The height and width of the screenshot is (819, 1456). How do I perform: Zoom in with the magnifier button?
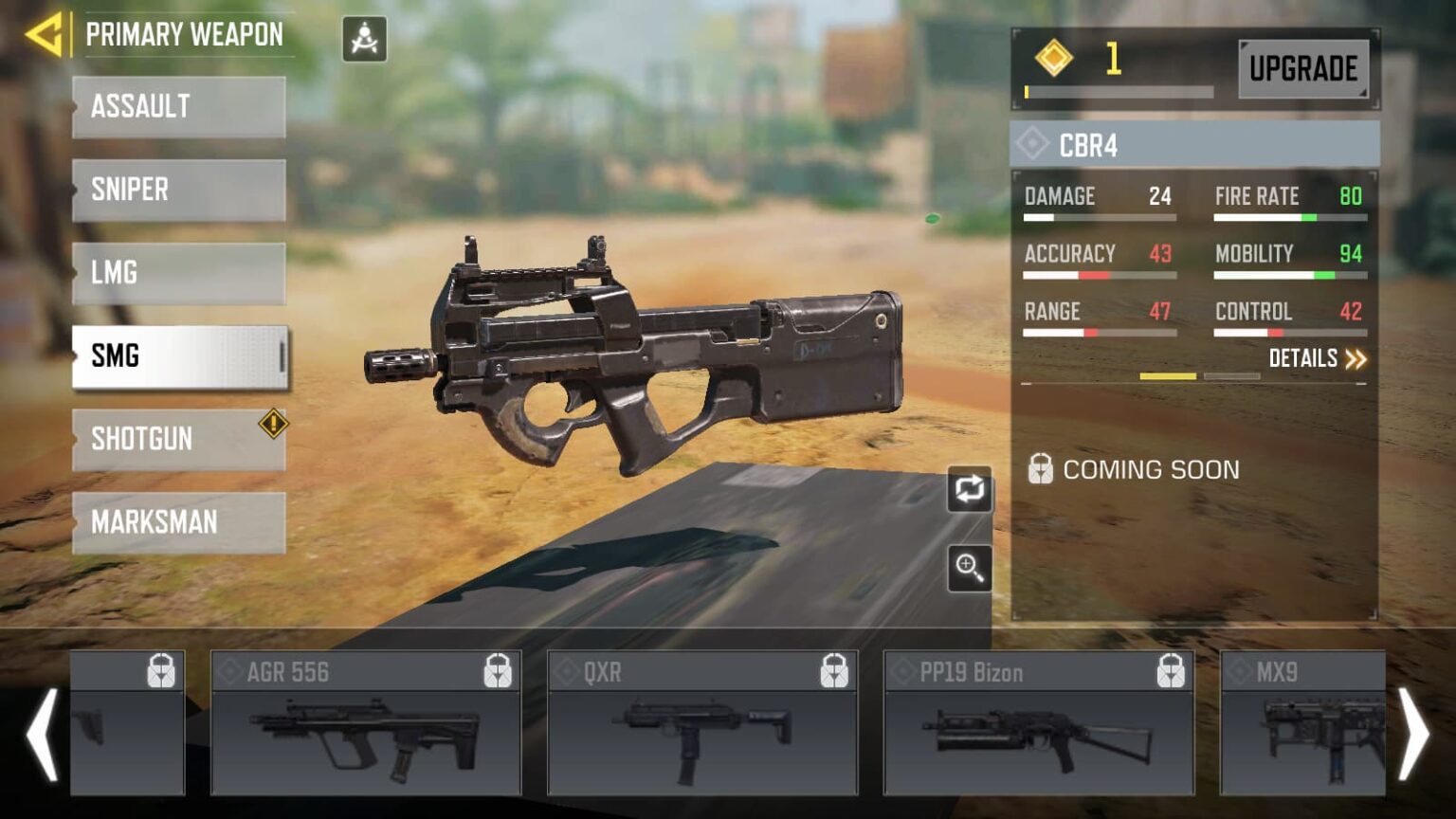point(969,568)
